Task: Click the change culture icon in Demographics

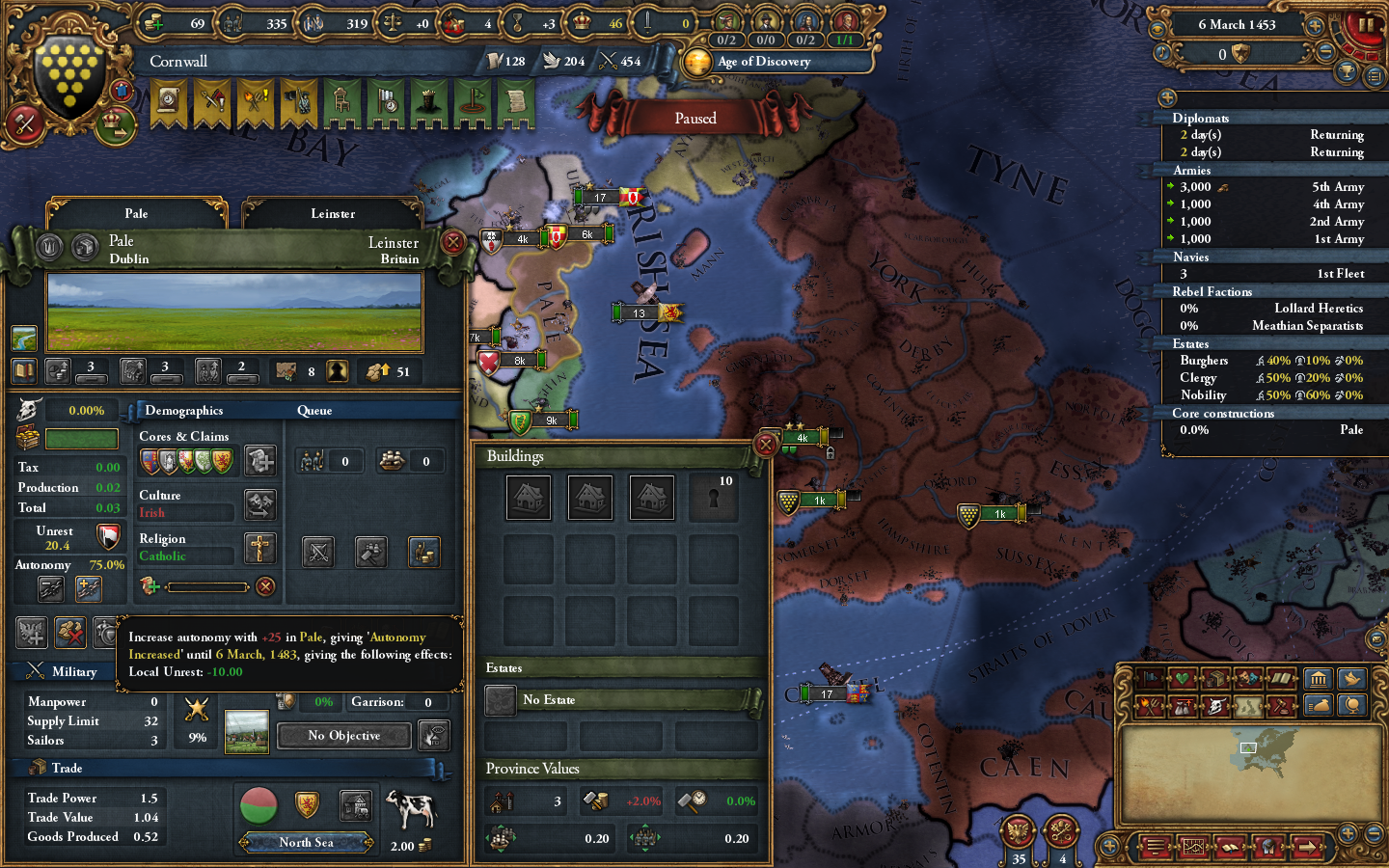Action: click(259, 504)
